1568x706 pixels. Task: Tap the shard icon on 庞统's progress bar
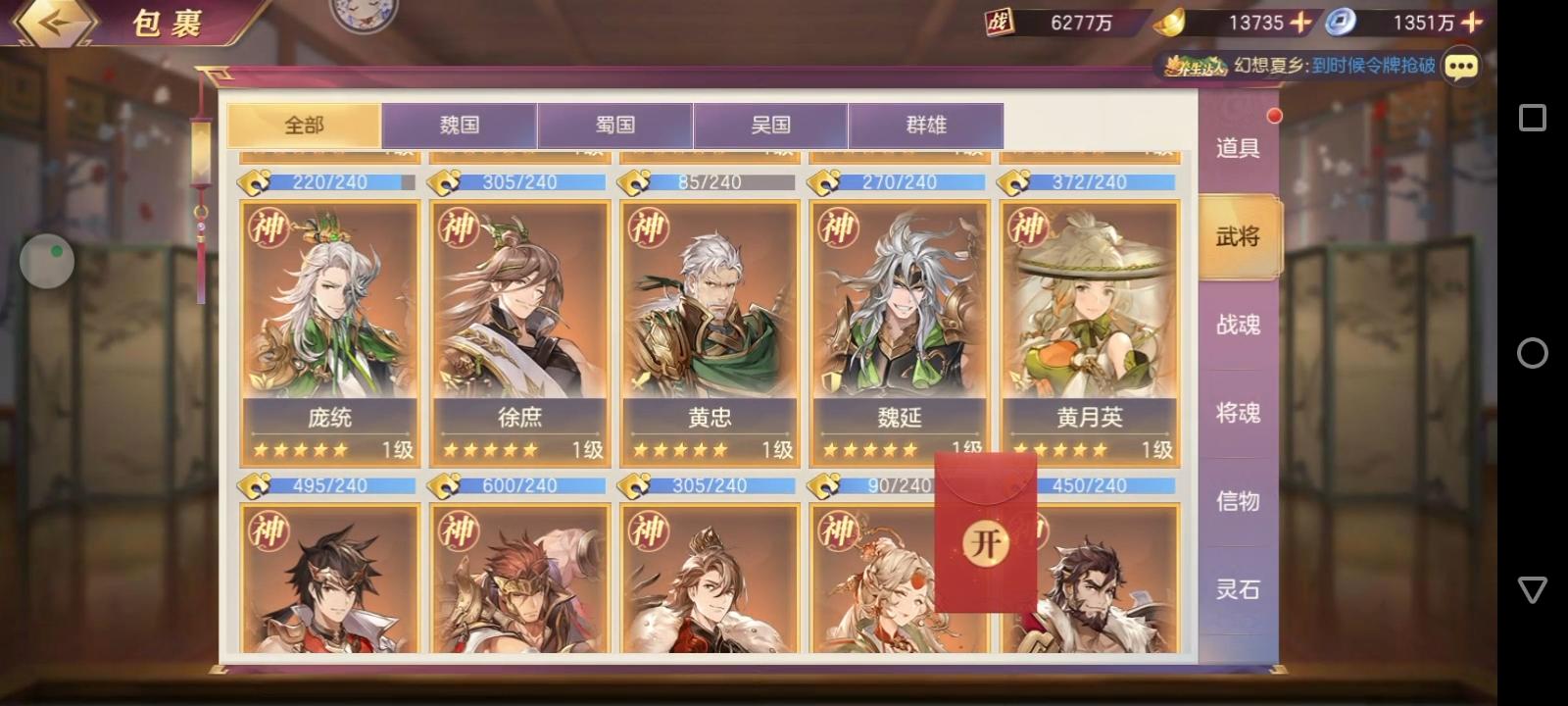255,181
